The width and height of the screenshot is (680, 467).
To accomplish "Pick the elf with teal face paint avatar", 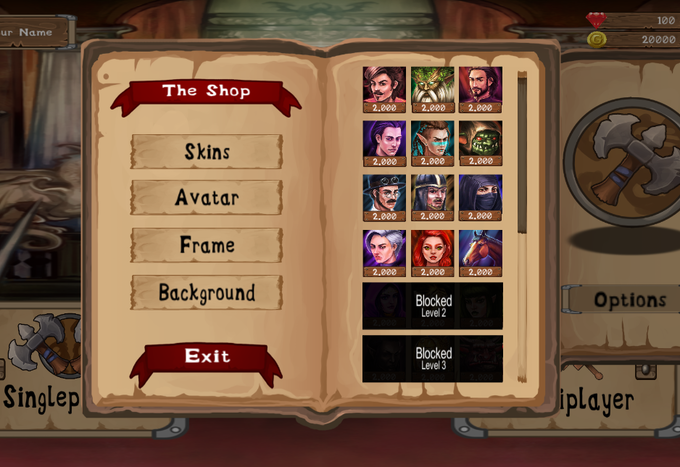I will pos(432,142).
